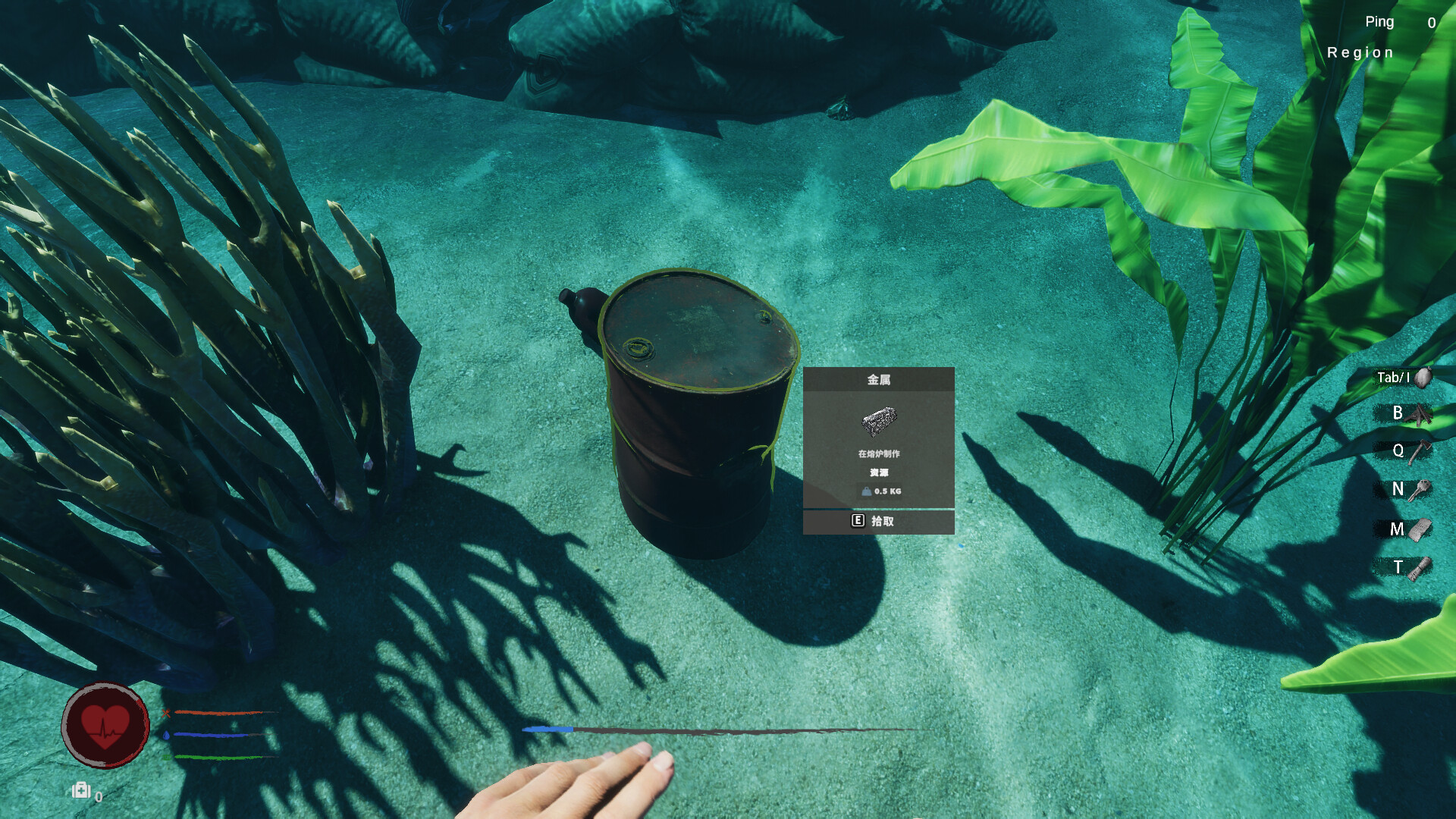Screen dimensions: 1456x819
Task: Select the stone inventory icon beside Tab/I
Action: (1423, 378)
